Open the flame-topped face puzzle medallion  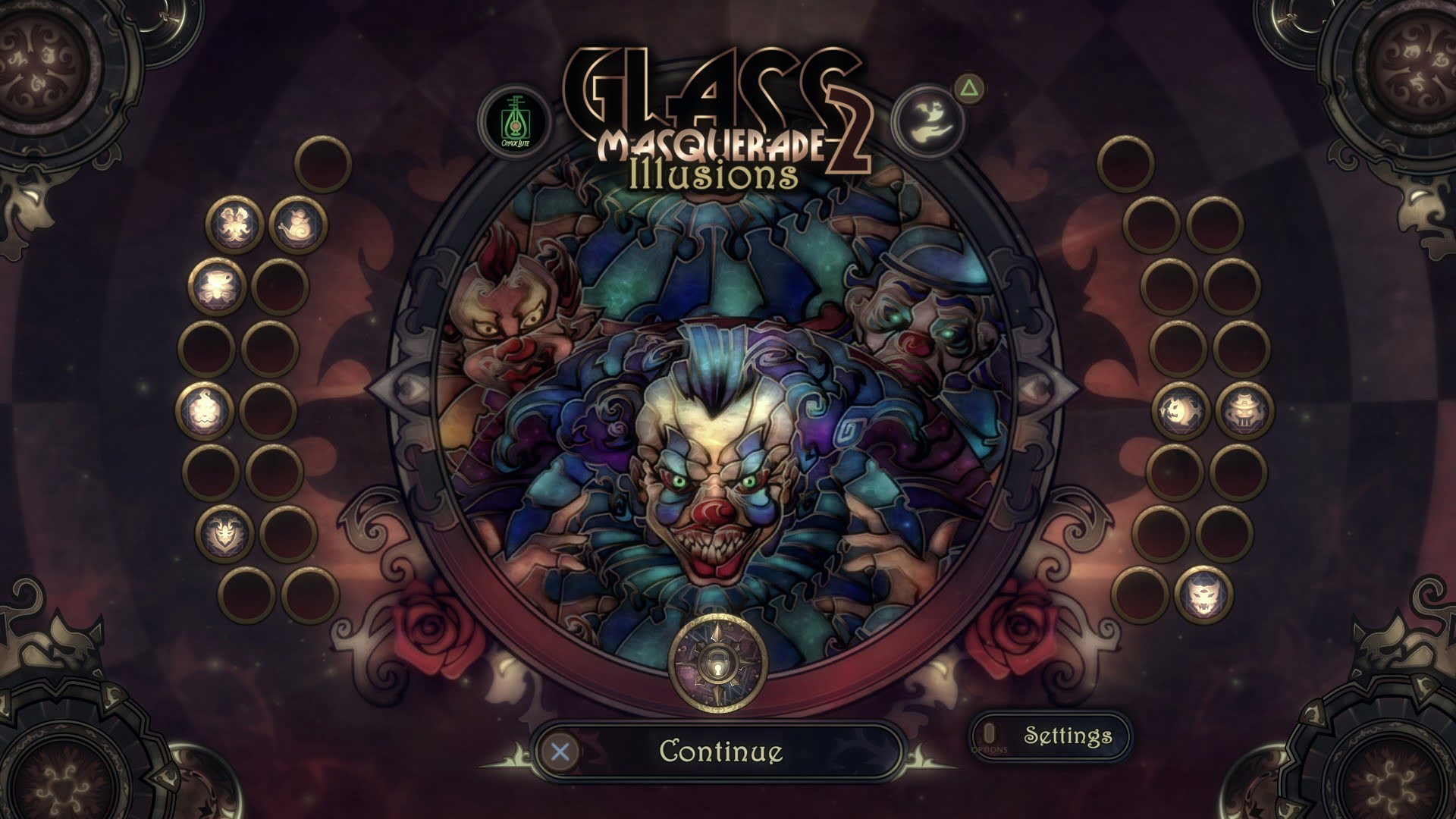pos(205,409)
